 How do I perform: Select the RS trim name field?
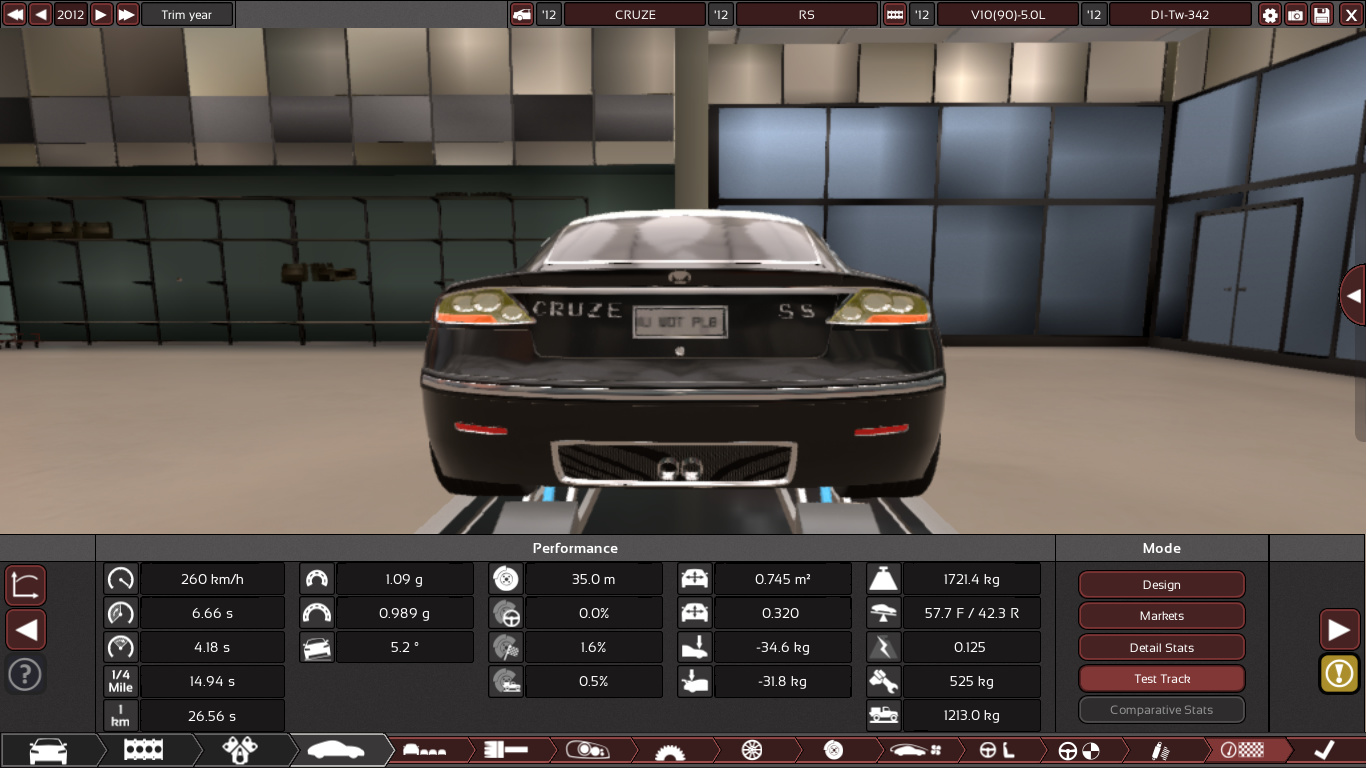806,15
